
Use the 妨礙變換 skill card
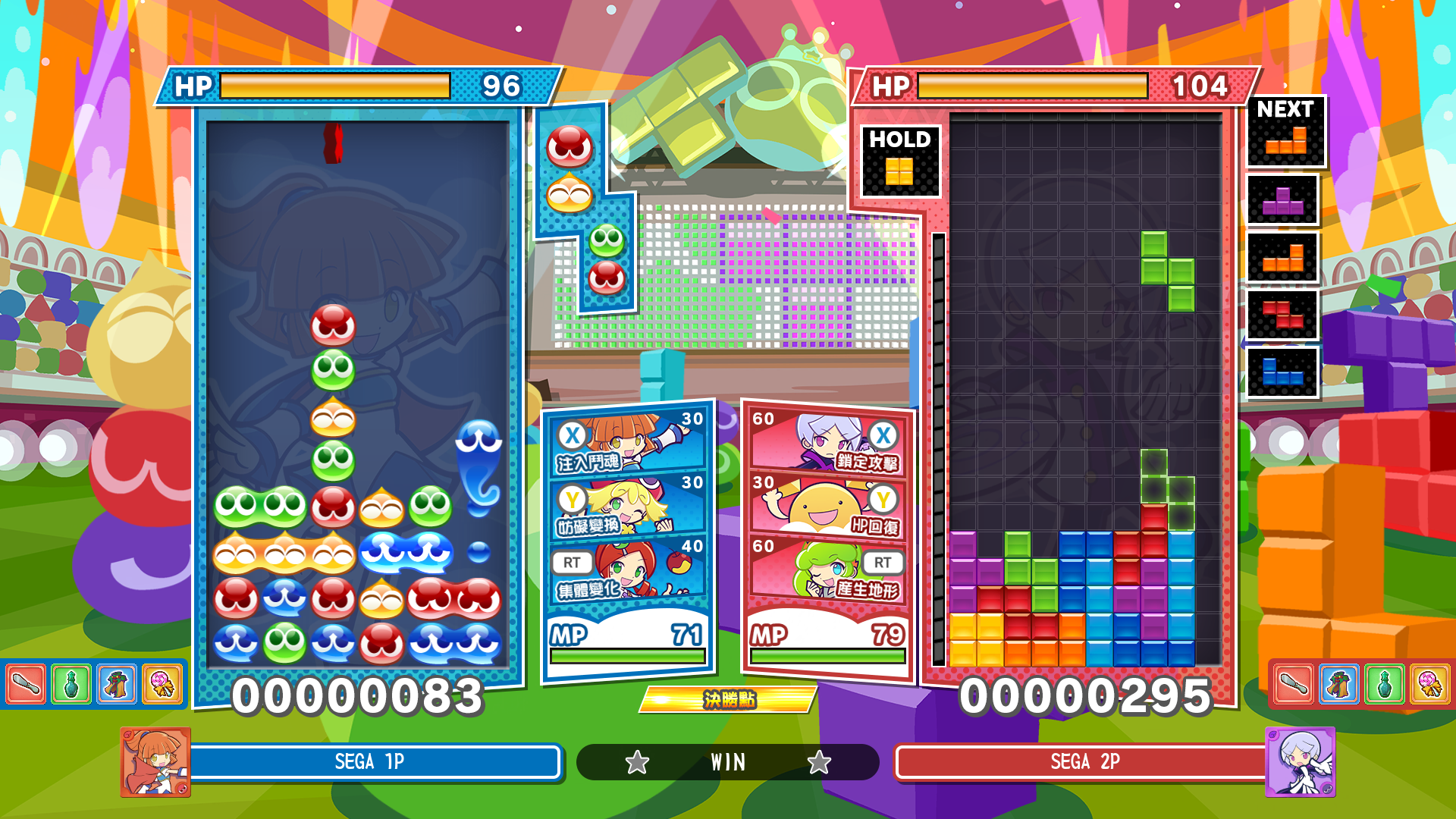[x=629, y=506]
